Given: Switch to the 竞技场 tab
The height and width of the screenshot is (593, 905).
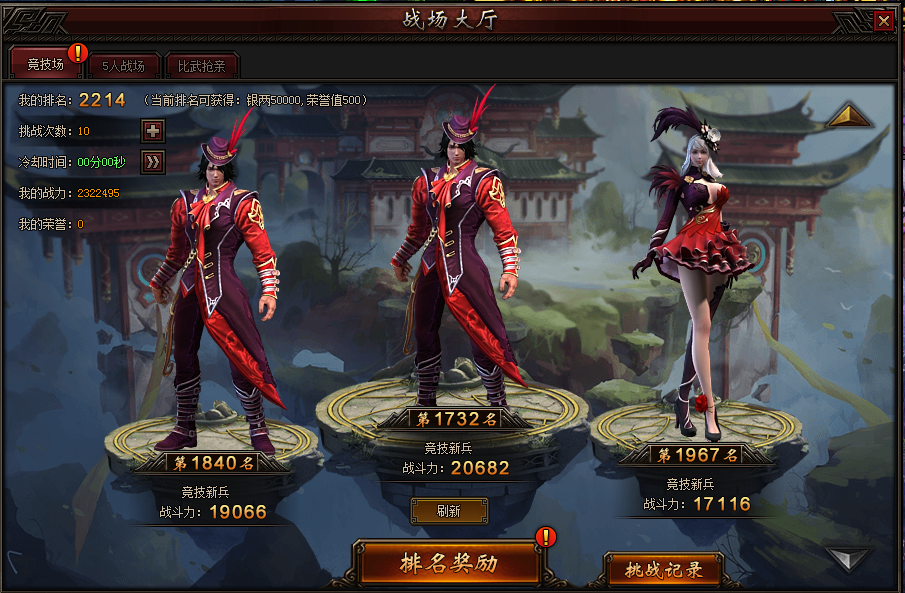Looking at the screenshot, I should tap(45, 66).
